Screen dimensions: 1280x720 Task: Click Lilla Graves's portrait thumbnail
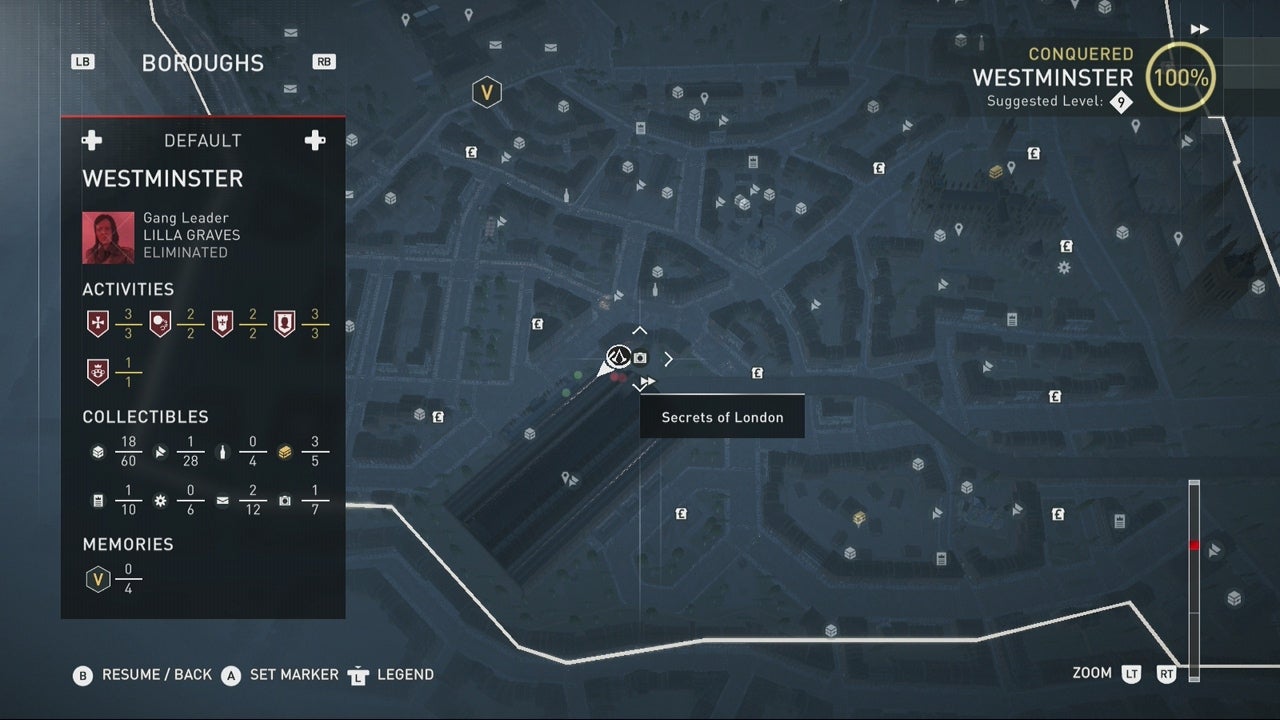pos(108,237)
